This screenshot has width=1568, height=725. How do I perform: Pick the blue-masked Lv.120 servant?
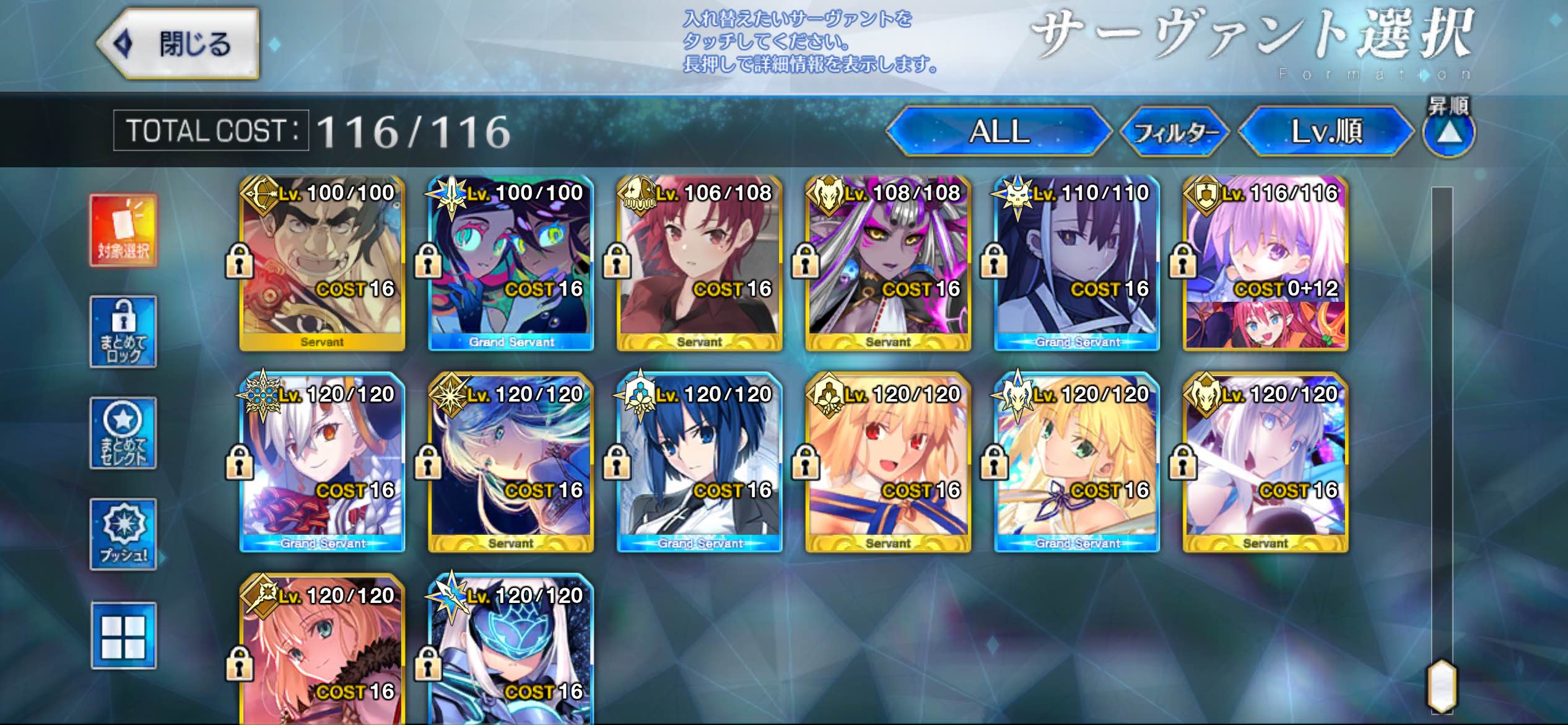(511, 651)
